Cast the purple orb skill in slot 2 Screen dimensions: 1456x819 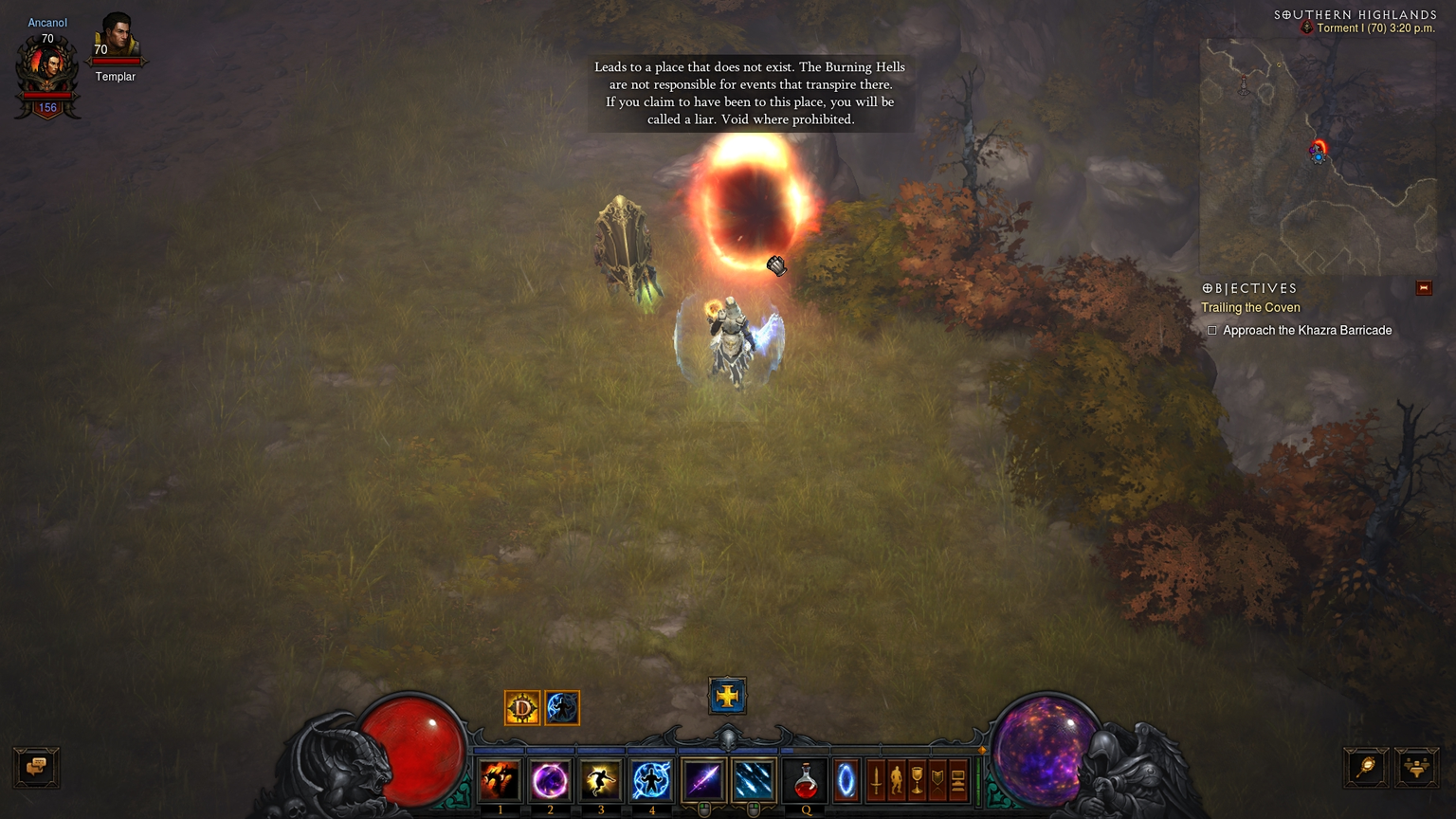tap(550, 780)
